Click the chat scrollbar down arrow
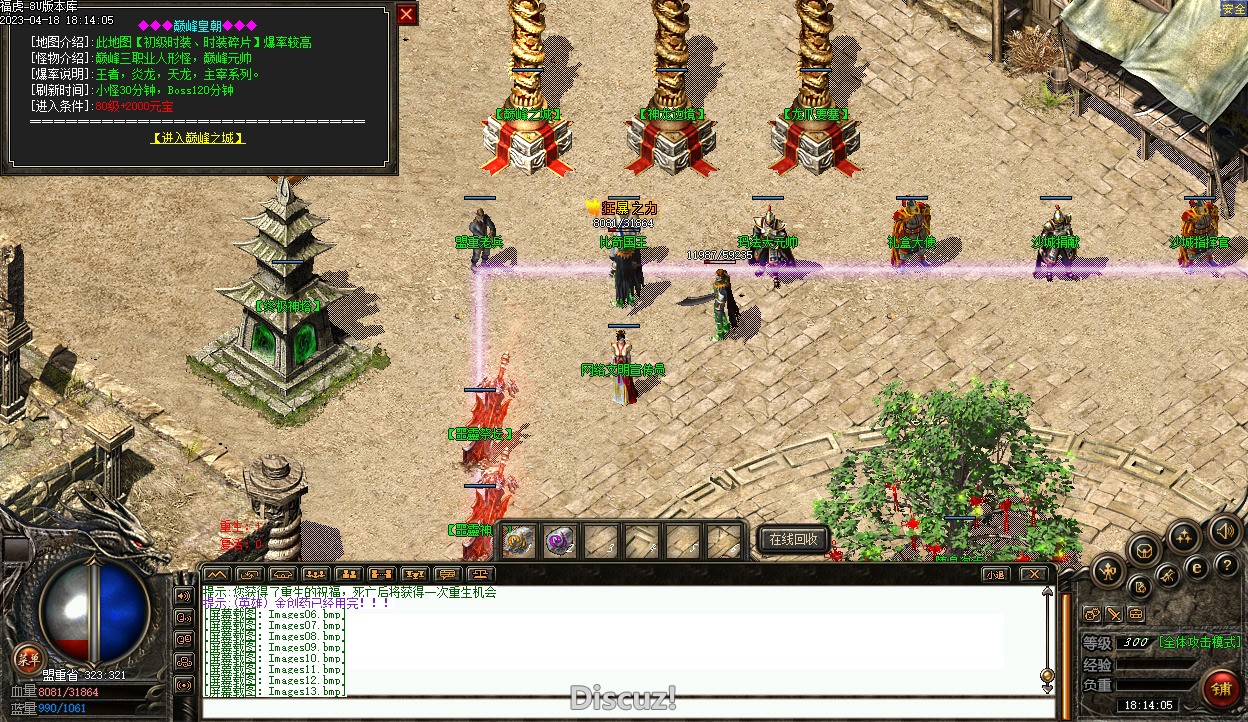 pos(1047,688)
